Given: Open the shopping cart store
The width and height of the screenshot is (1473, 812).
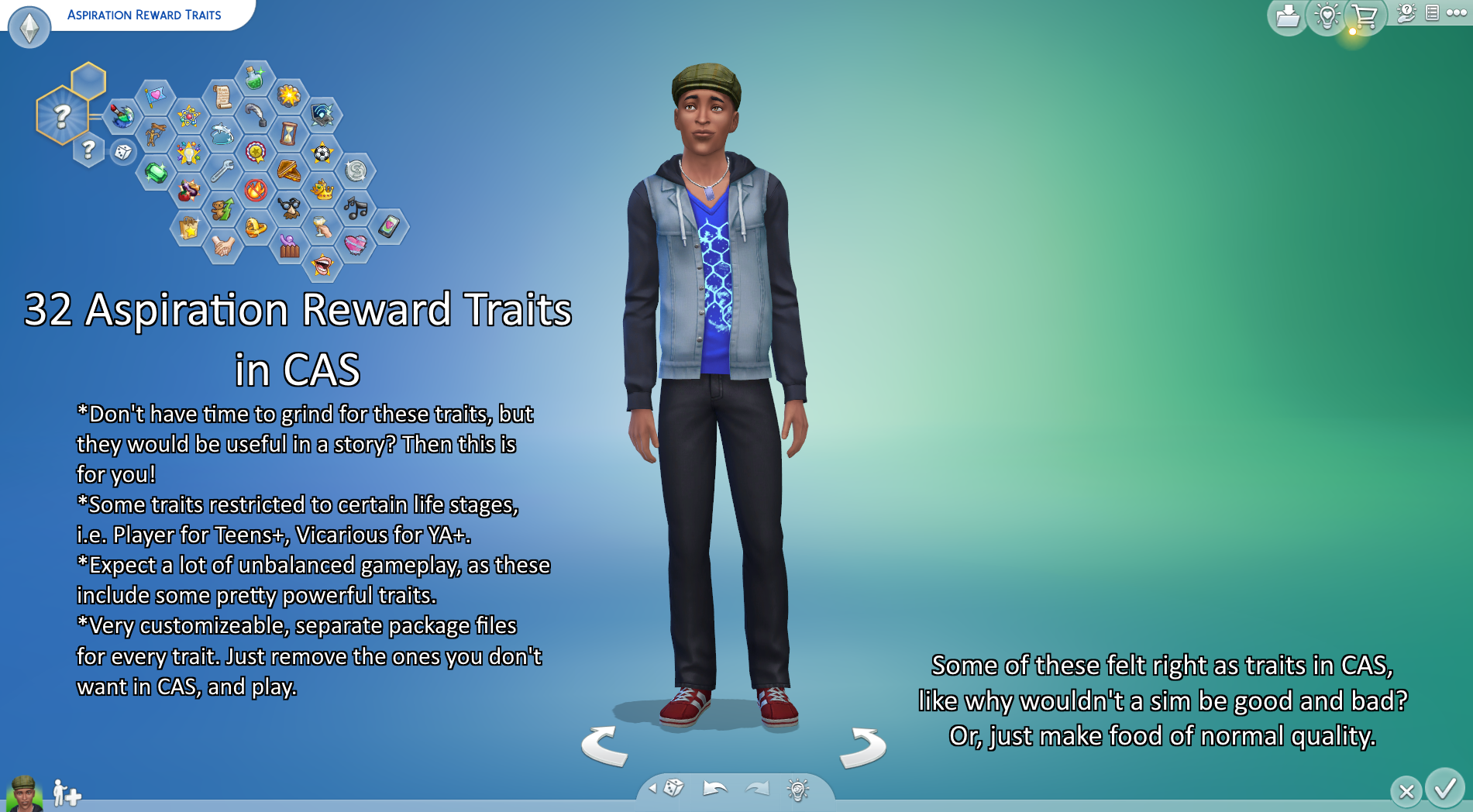Looking at the screenshot, I should pyautogui.click(x=1364, y=16).
